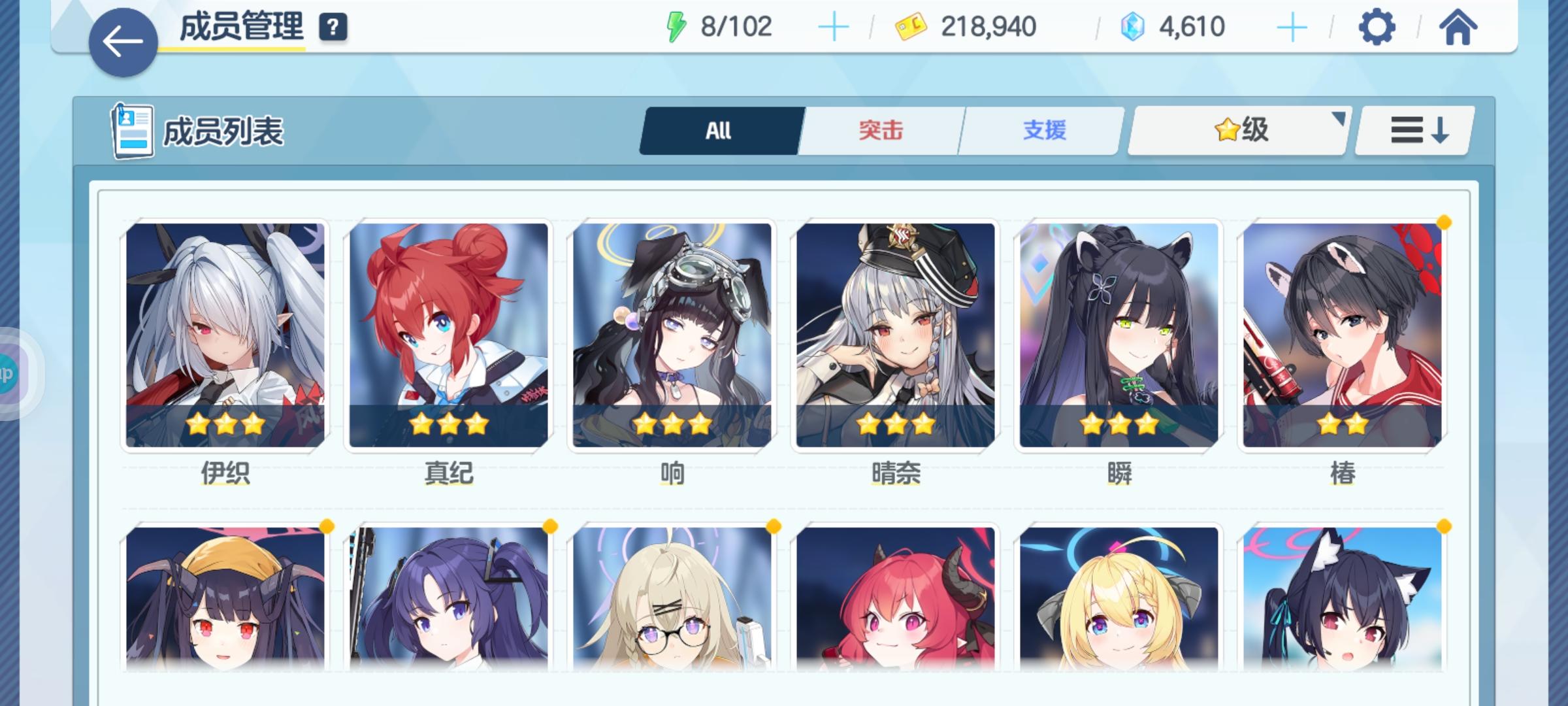Image resolution: width=1568 pixels, height=706 pixels.
Task: Click the back arrow to previous screen
Action: [x=123, y=39]
